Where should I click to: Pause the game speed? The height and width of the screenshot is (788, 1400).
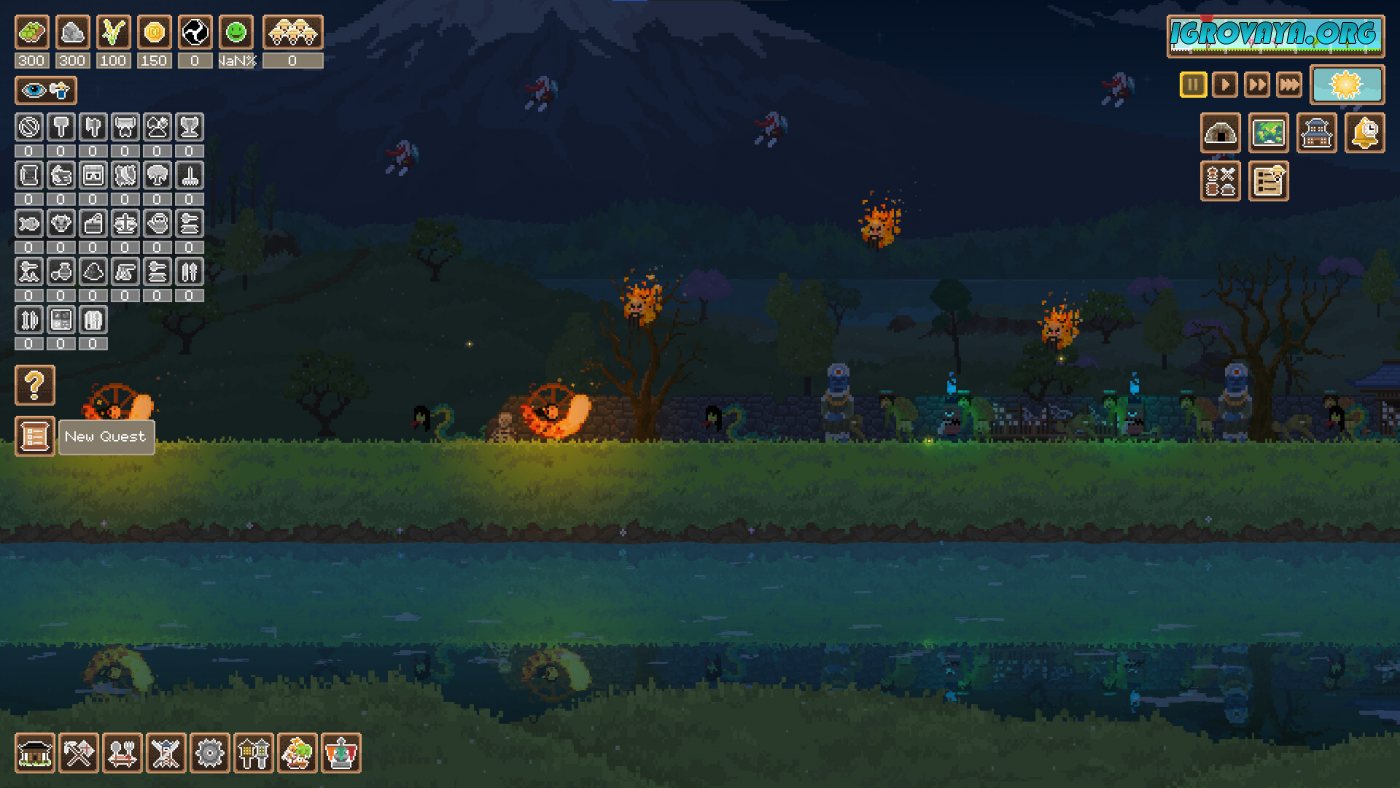(1193, 85)
